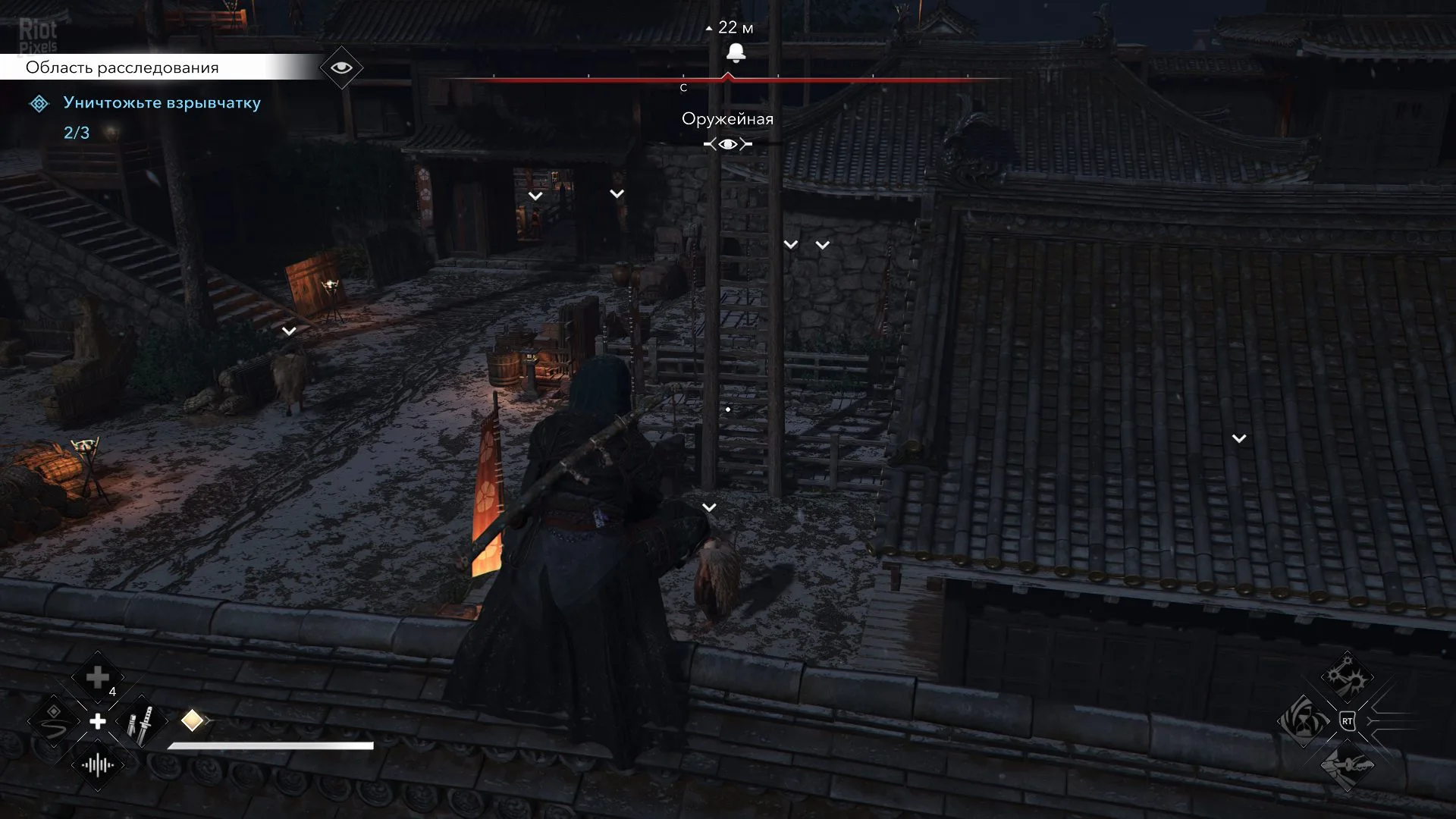This screenshot has height=819, width=1456.
Task: Activate the starburst chain ability icon
Action: (x=1348, y=679)
